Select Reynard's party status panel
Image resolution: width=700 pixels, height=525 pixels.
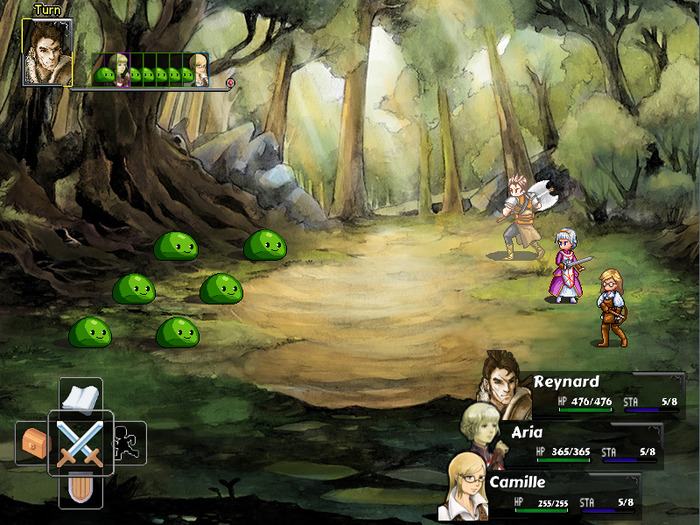[590, 393]
